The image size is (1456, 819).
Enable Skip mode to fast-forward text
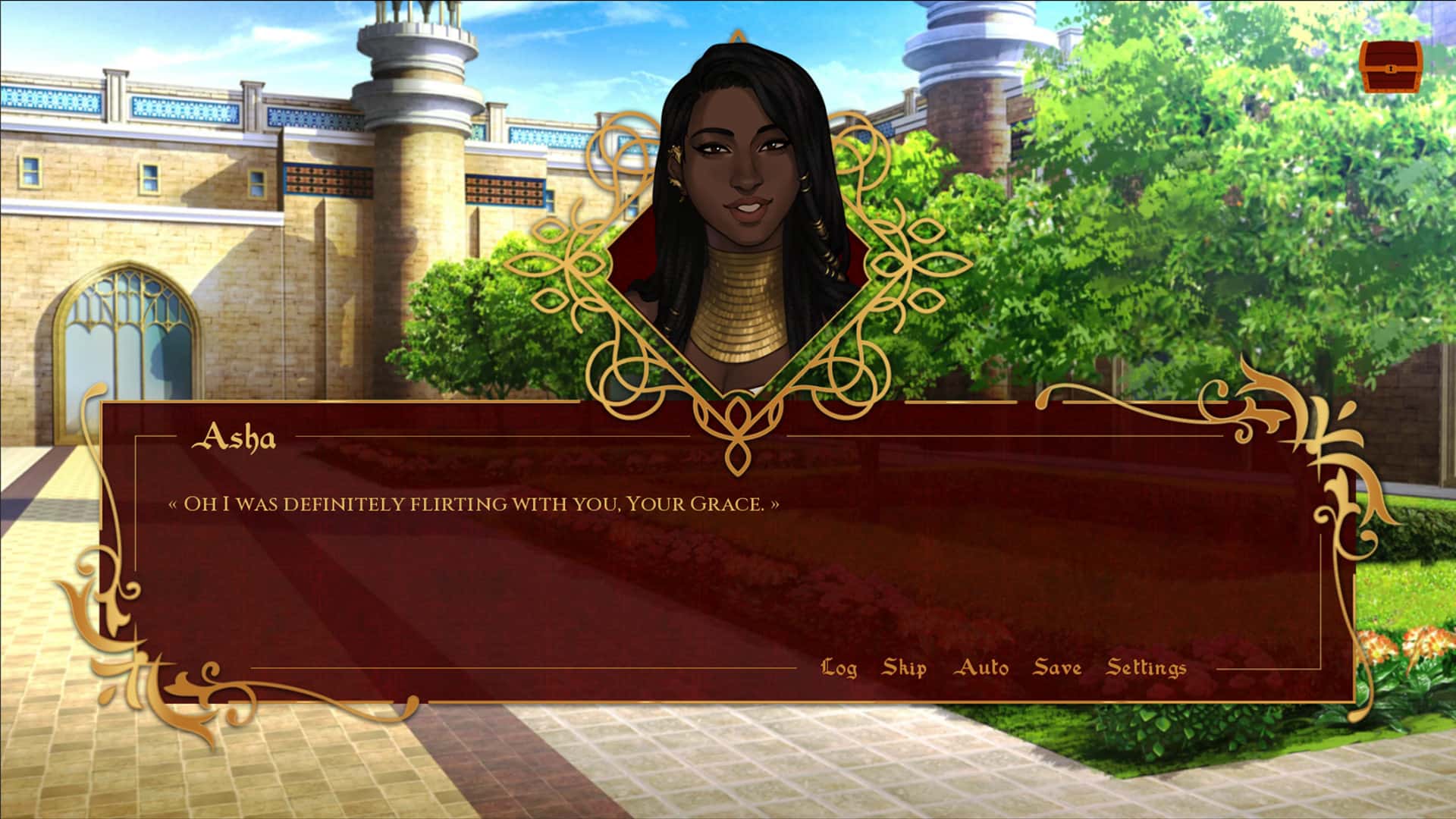coord(903,667)
